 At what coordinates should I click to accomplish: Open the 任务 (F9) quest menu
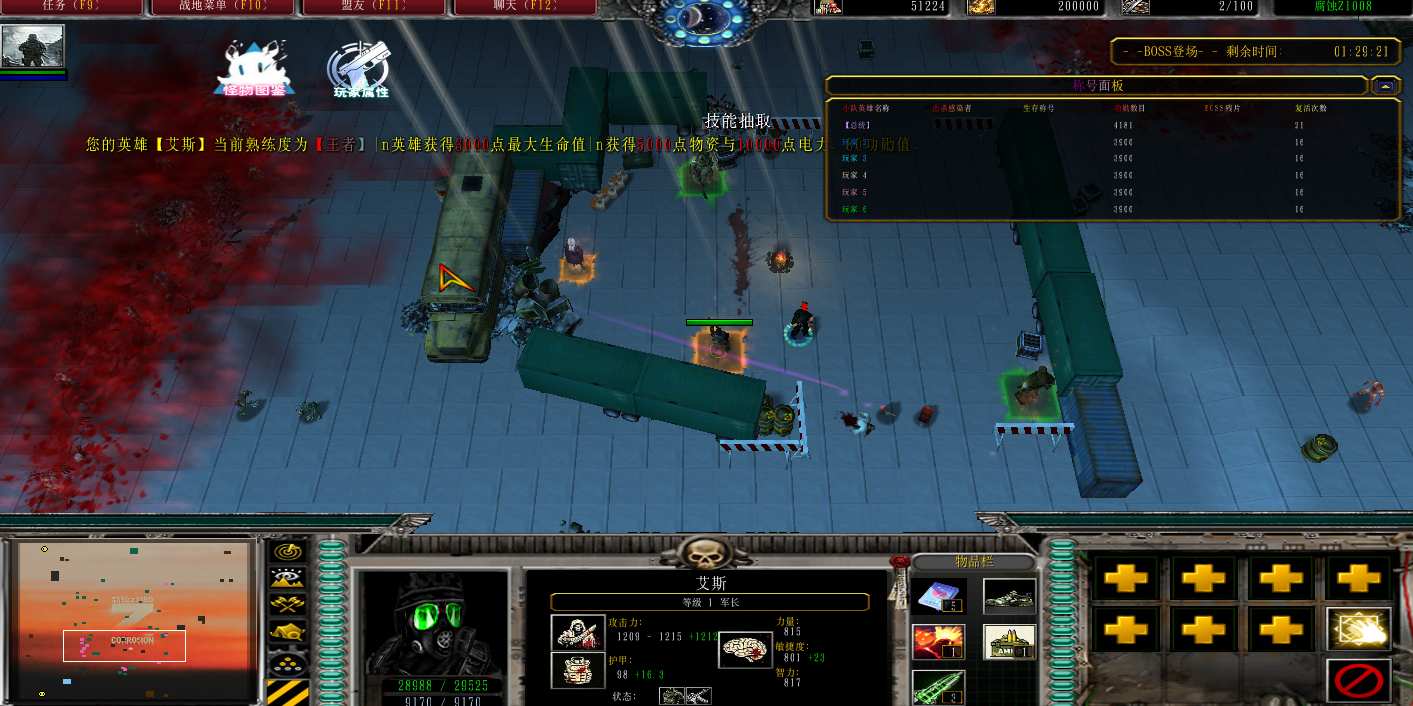coord(70,7)
